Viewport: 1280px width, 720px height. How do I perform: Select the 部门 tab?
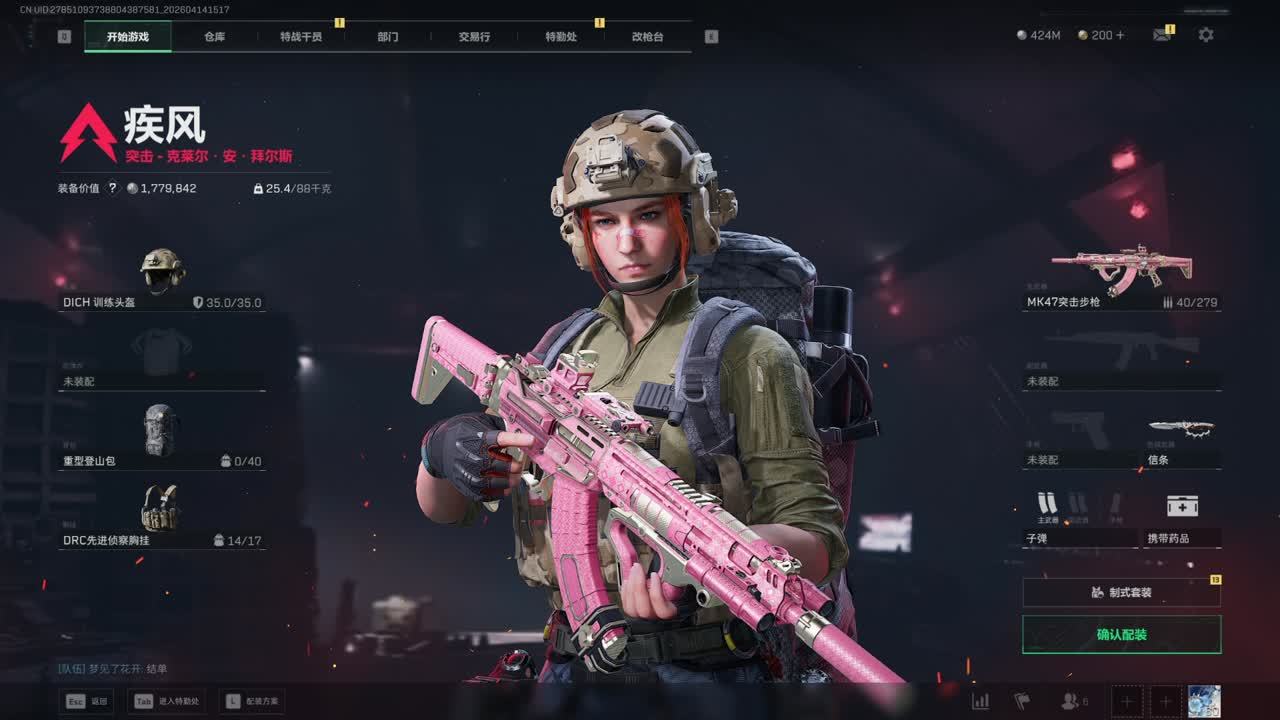click(x=388, y=37)
